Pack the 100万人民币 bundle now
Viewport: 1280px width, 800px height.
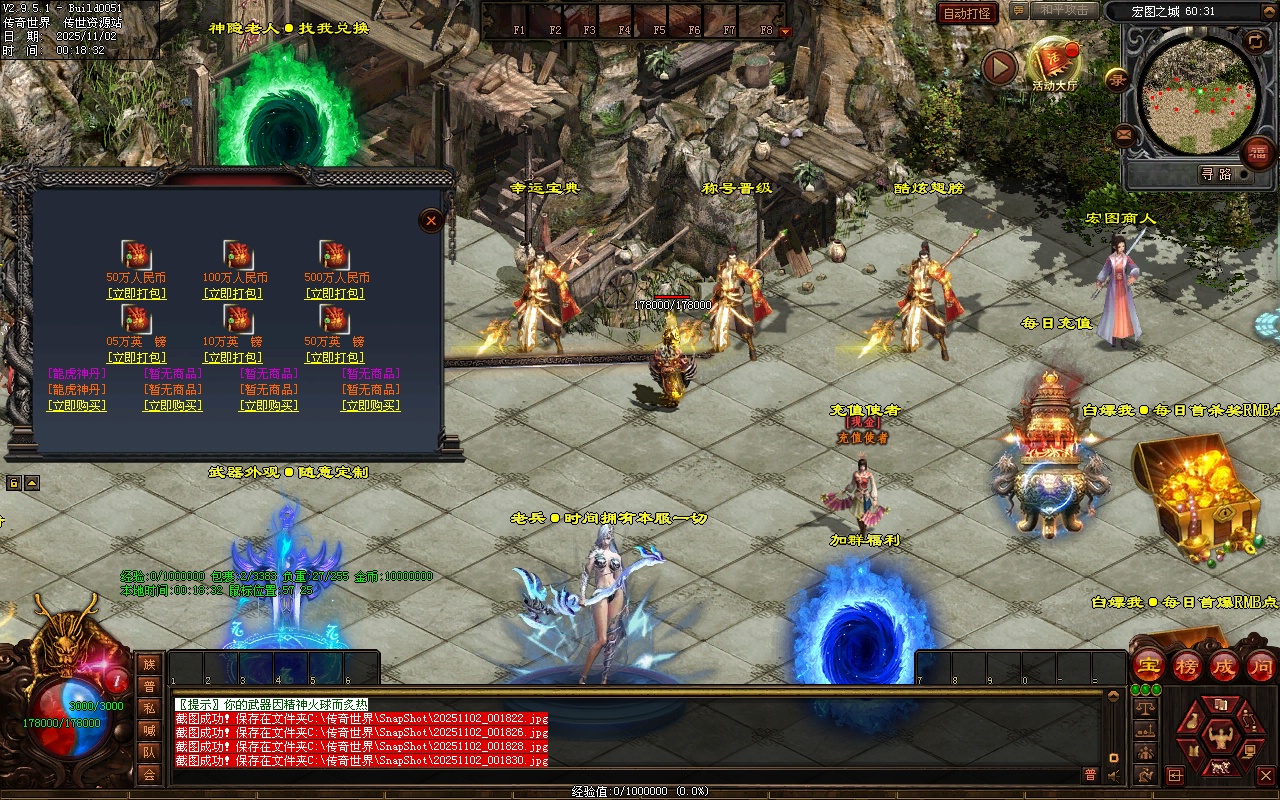235,294
